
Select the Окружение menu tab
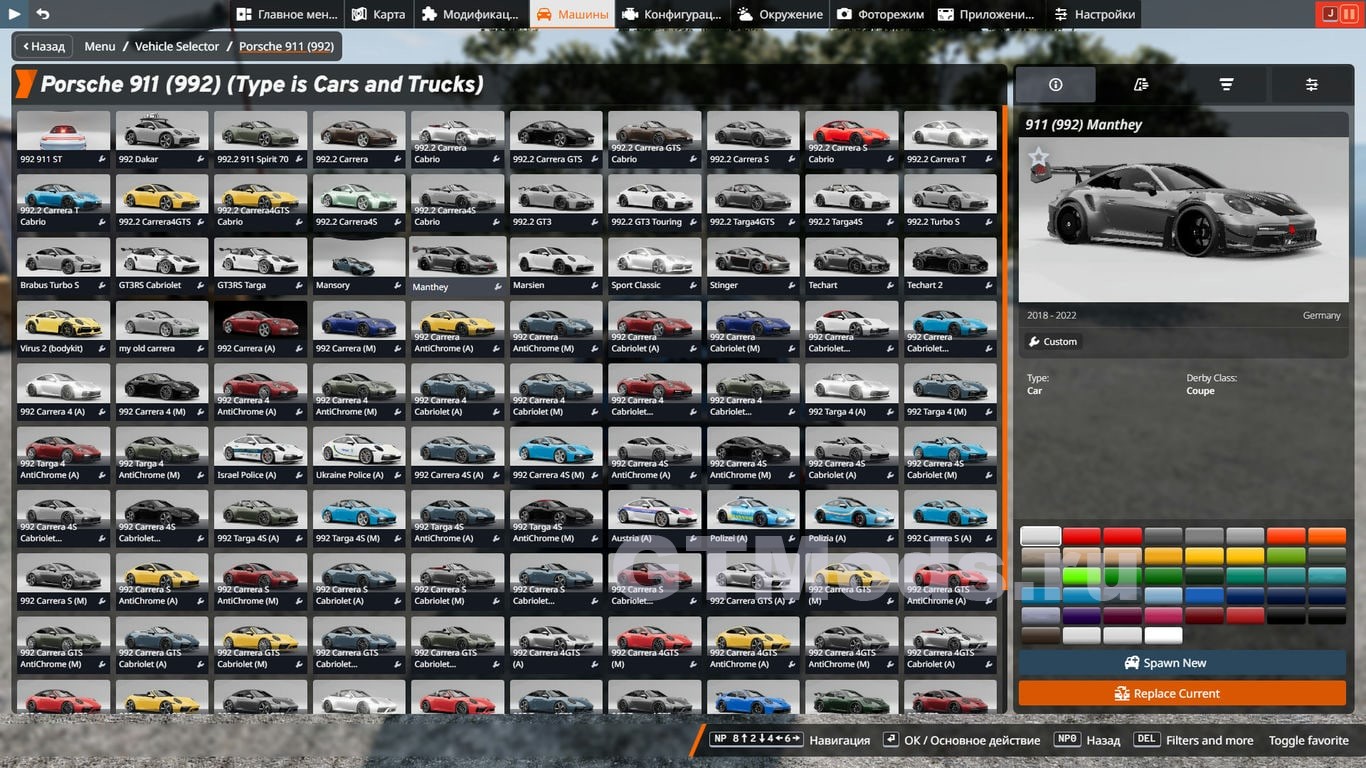pos(780,14)
